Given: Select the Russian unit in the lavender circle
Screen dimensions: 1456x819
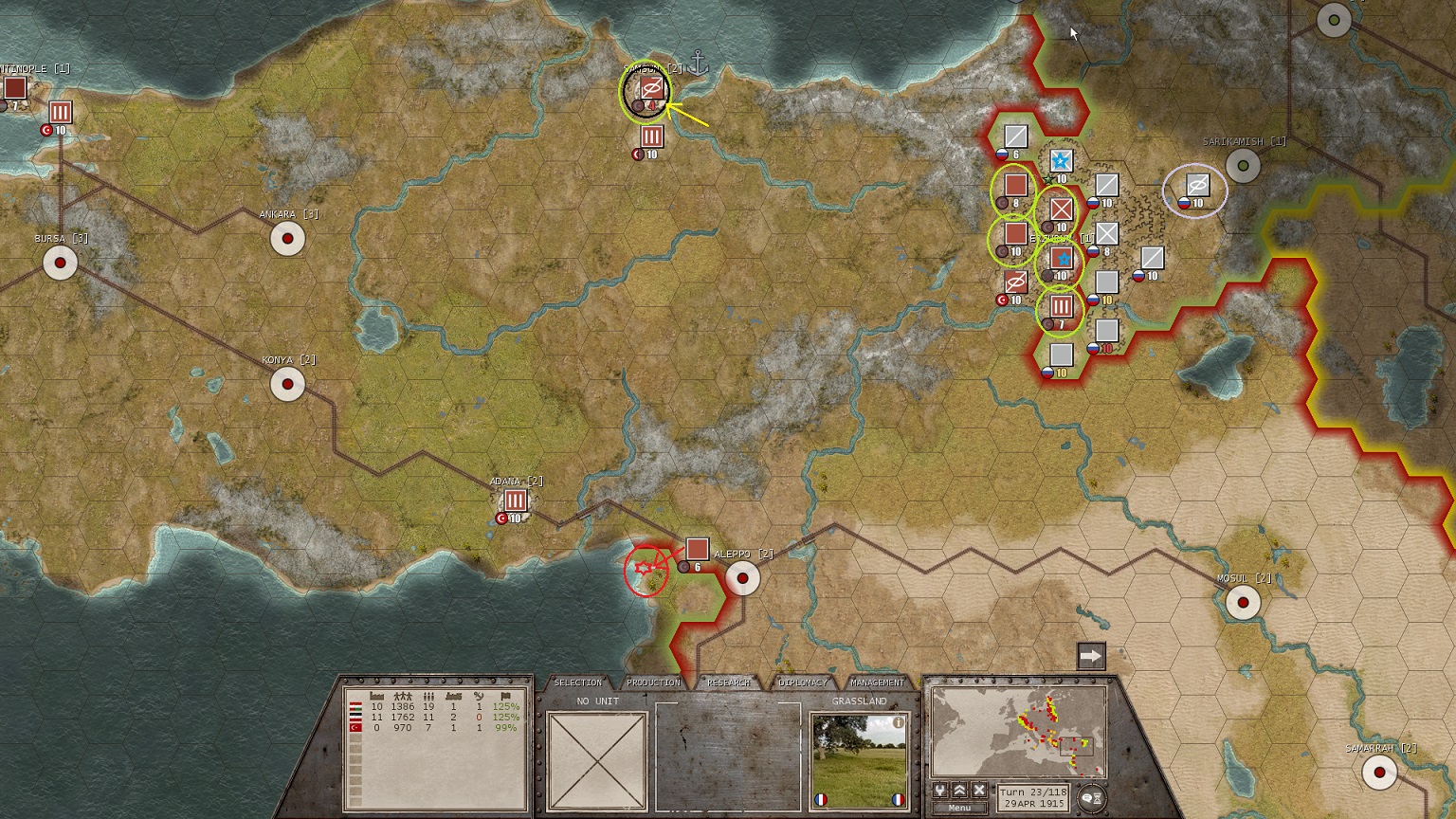Looking at the screenshot, I should (1197, 186).
